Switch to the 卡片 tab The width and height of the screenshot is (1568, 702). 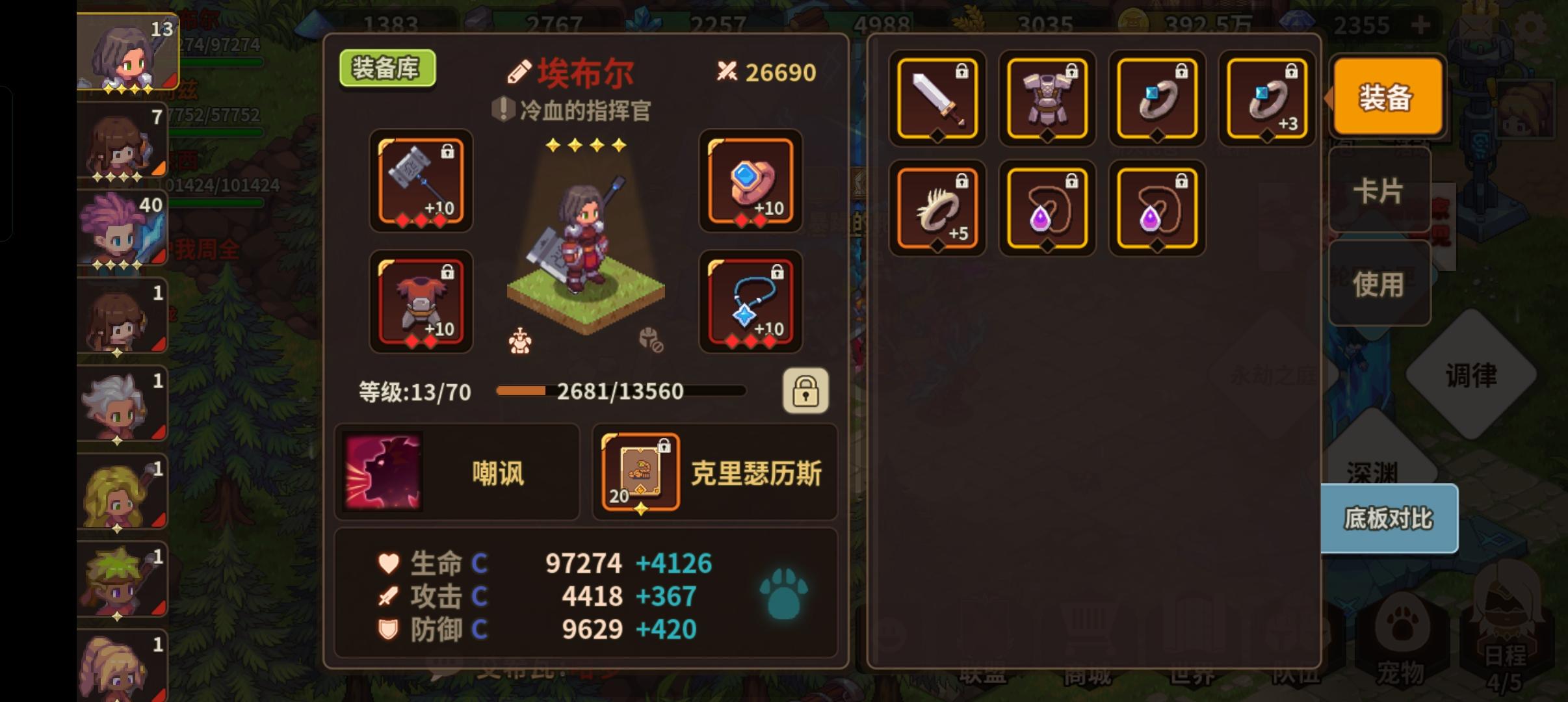(x=1379, y=188)
